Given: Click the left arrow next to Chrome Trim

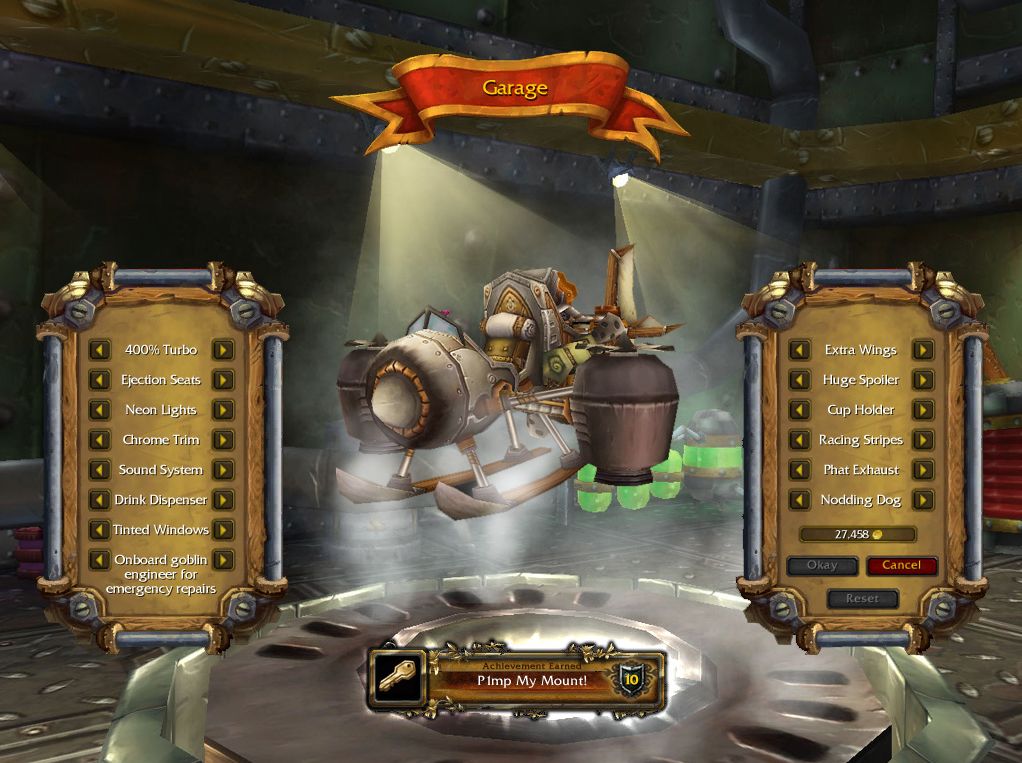Looking at the screenshot, I should click(x=99, y=440).
